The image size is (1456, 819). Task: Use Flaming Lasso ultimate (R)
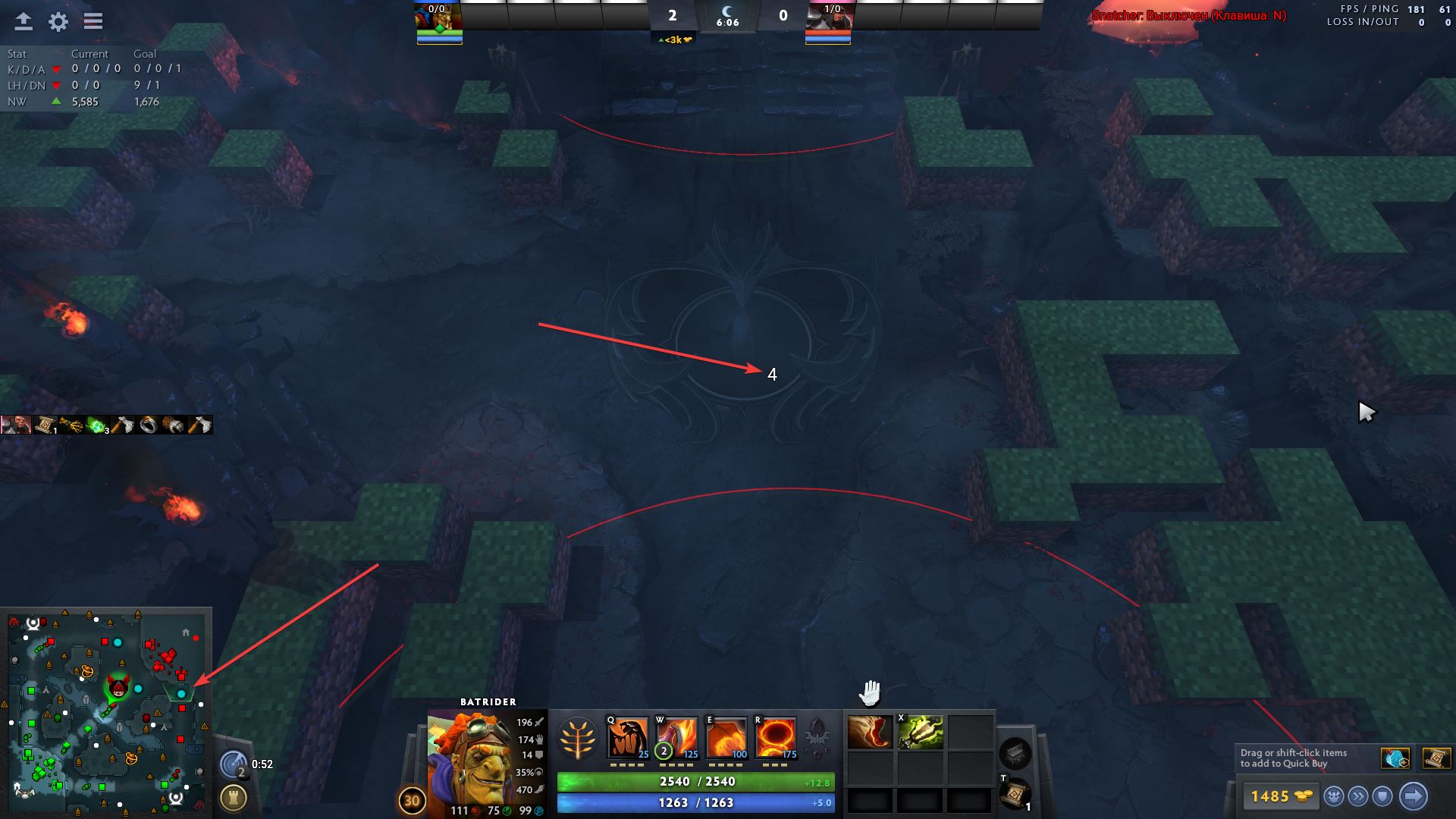click(x=776, y=737)
